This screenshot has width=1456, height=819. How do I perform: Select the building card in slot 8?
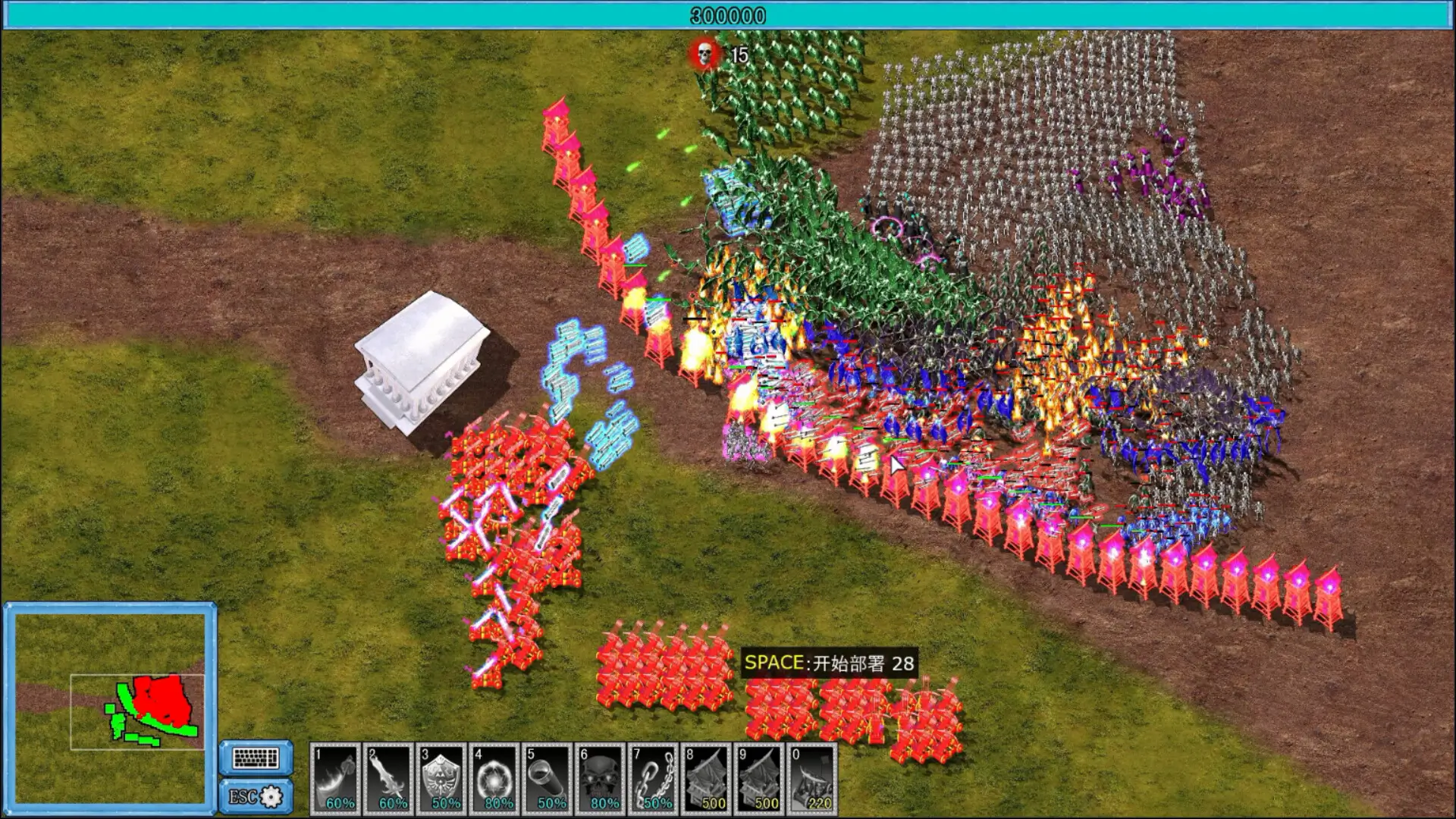(707, 779)
